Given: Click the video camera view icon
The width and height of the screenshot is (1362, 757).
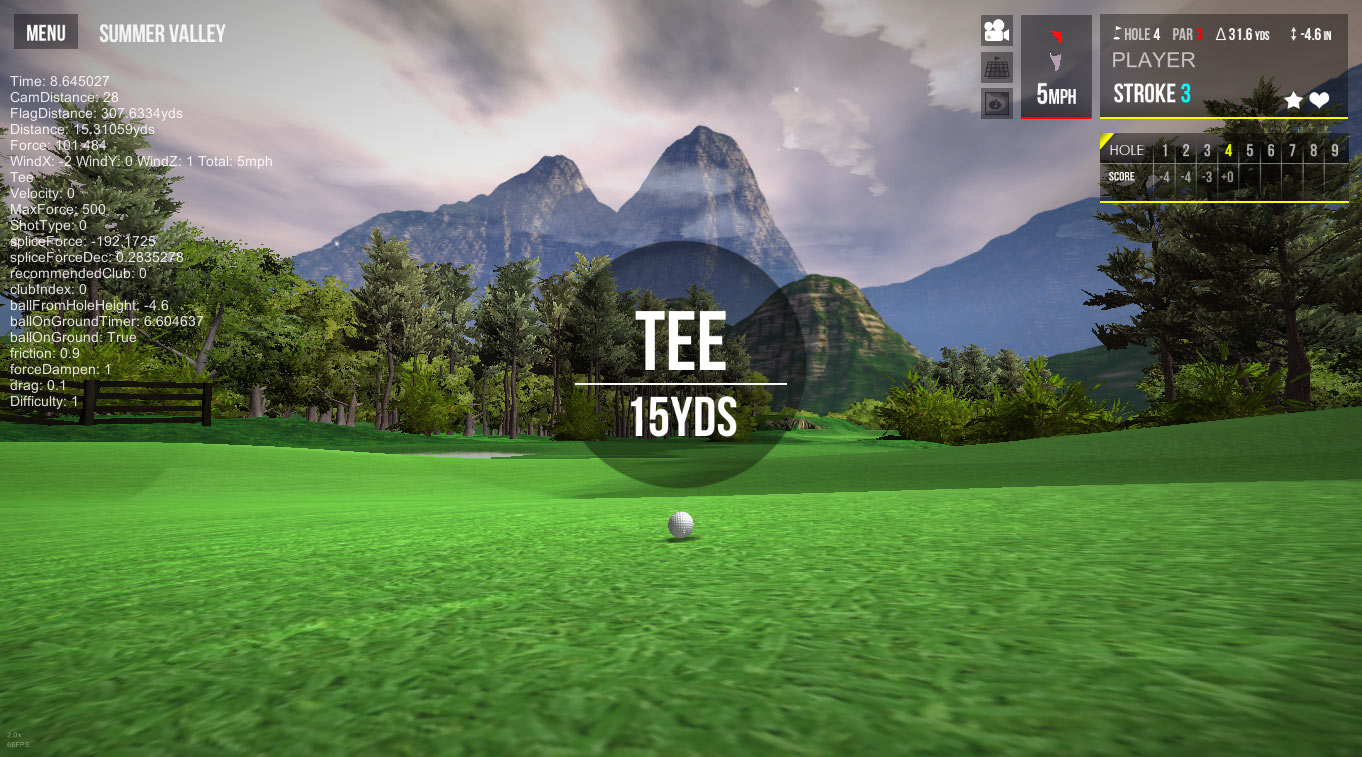Looking at the screenshot, I should (996, 31).
